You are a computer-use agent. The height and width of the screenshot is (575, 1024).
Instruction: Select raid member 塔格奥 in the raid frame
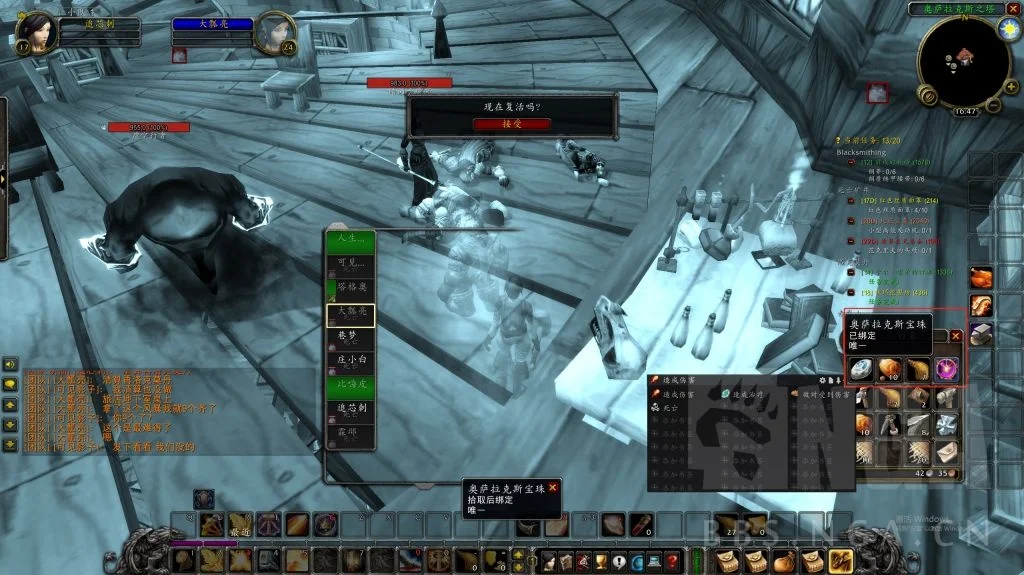pos(349,290)
